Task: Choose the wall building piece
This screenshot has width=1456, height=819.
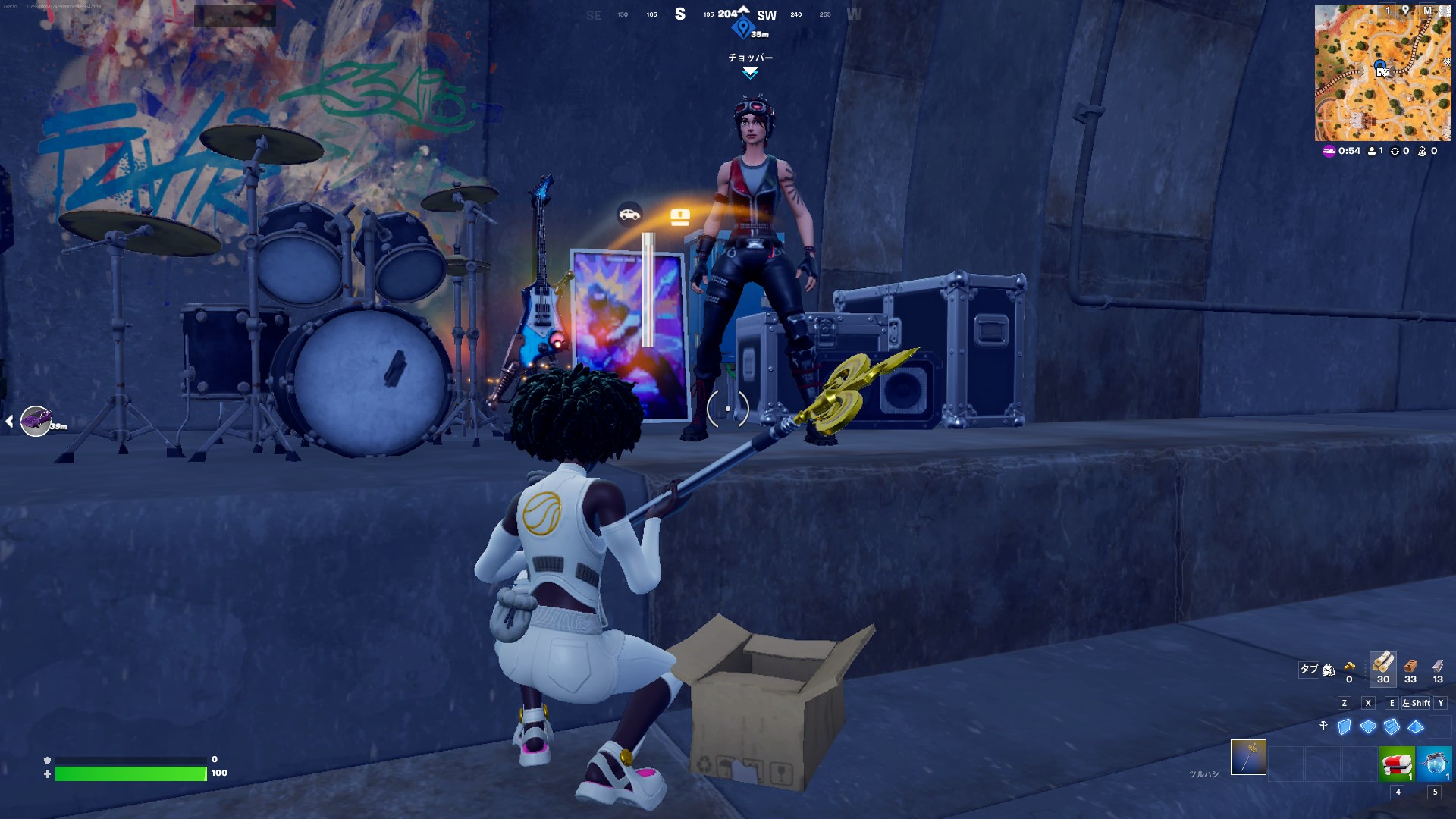Action: tap(1345, 726)
